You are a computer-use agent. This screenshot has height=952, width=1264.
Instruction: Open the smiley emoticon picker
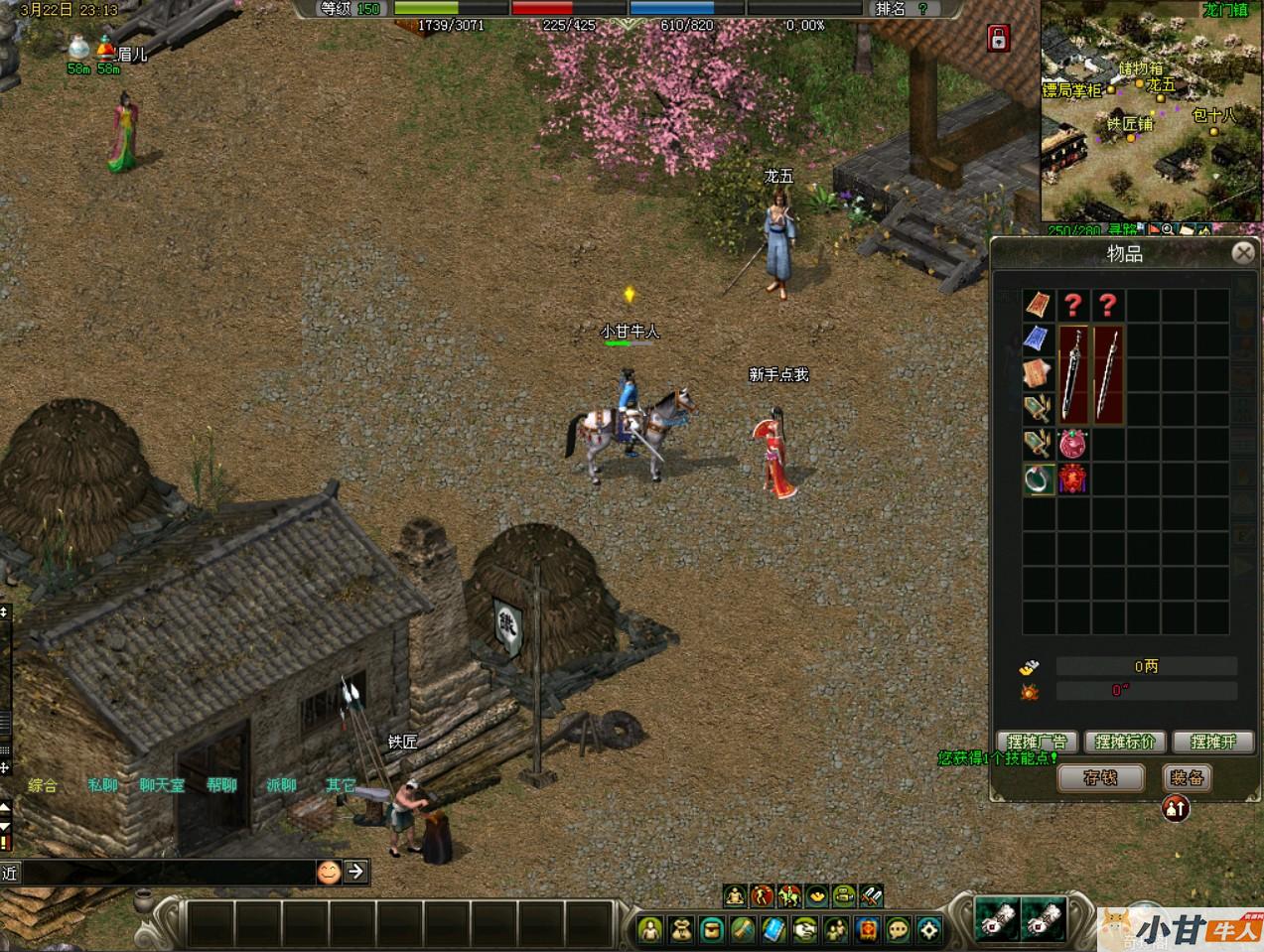coord(328,872)
